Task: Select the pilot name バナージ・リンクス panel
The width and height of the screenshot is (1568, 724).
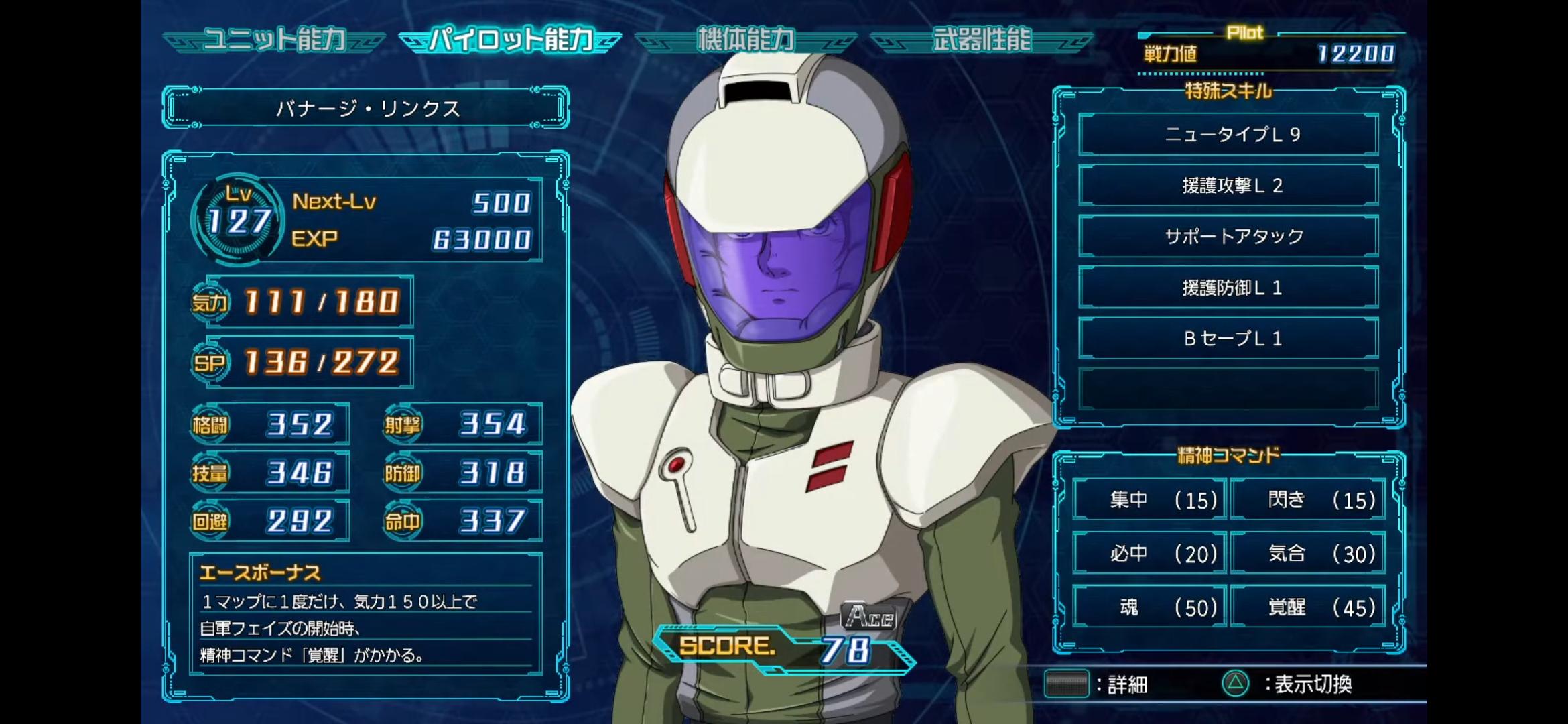Action: click(366, 108)
